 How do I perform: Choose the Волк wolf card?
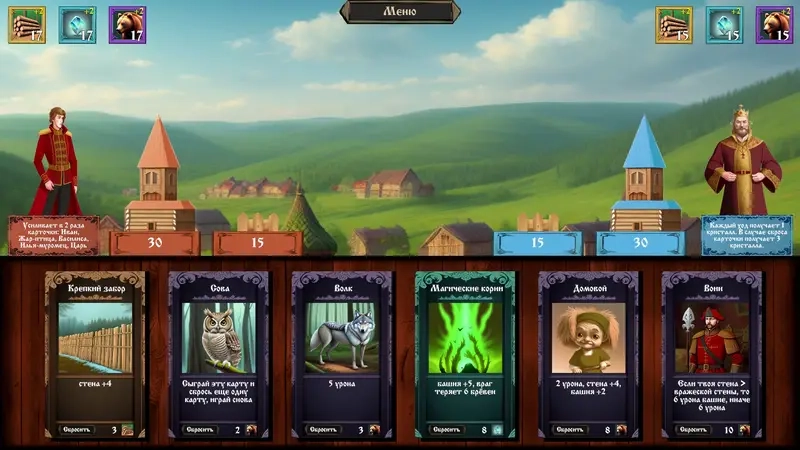click(341, 340)
